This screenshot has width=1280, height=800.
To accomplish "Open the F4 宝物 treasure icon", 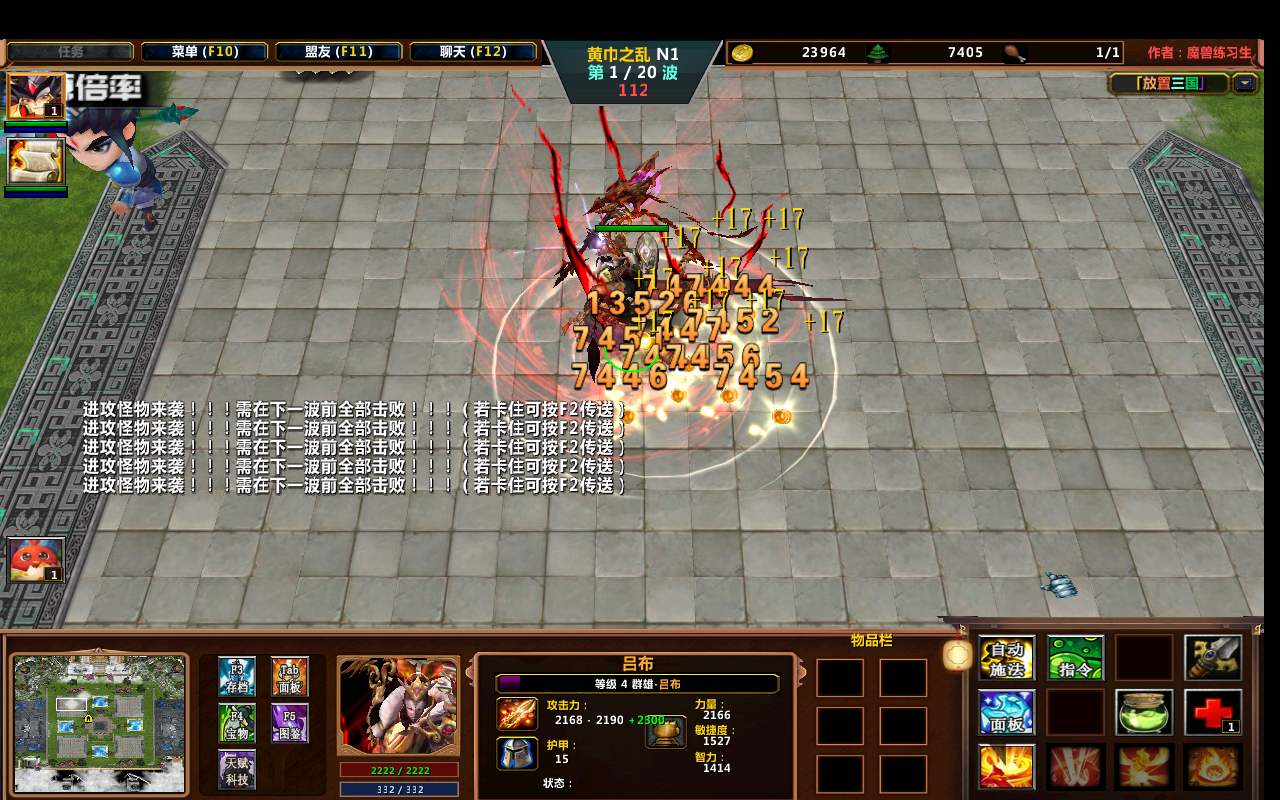I will click(237, 723).
